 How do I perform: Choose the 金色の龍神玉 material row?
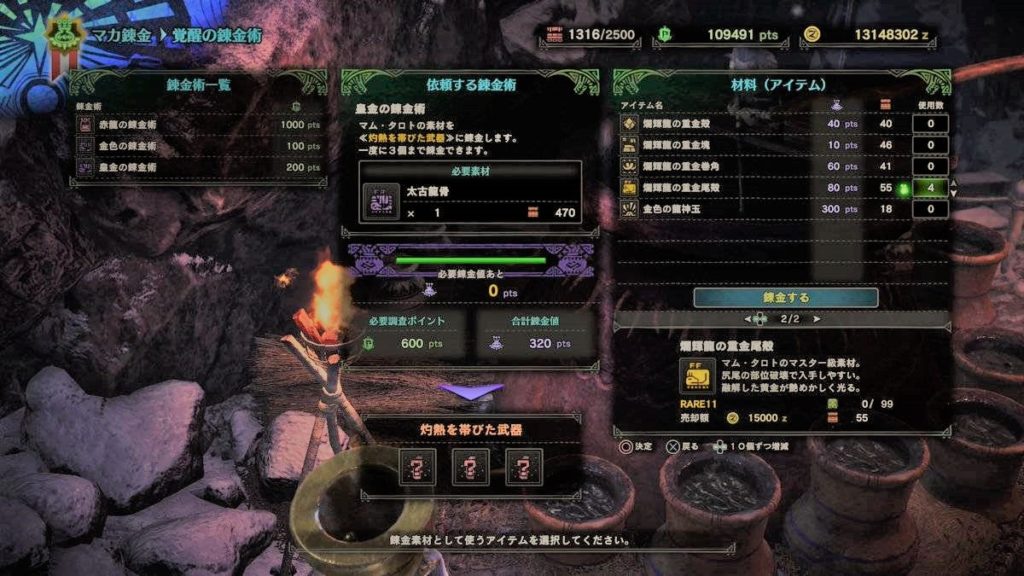pos(760,209)
